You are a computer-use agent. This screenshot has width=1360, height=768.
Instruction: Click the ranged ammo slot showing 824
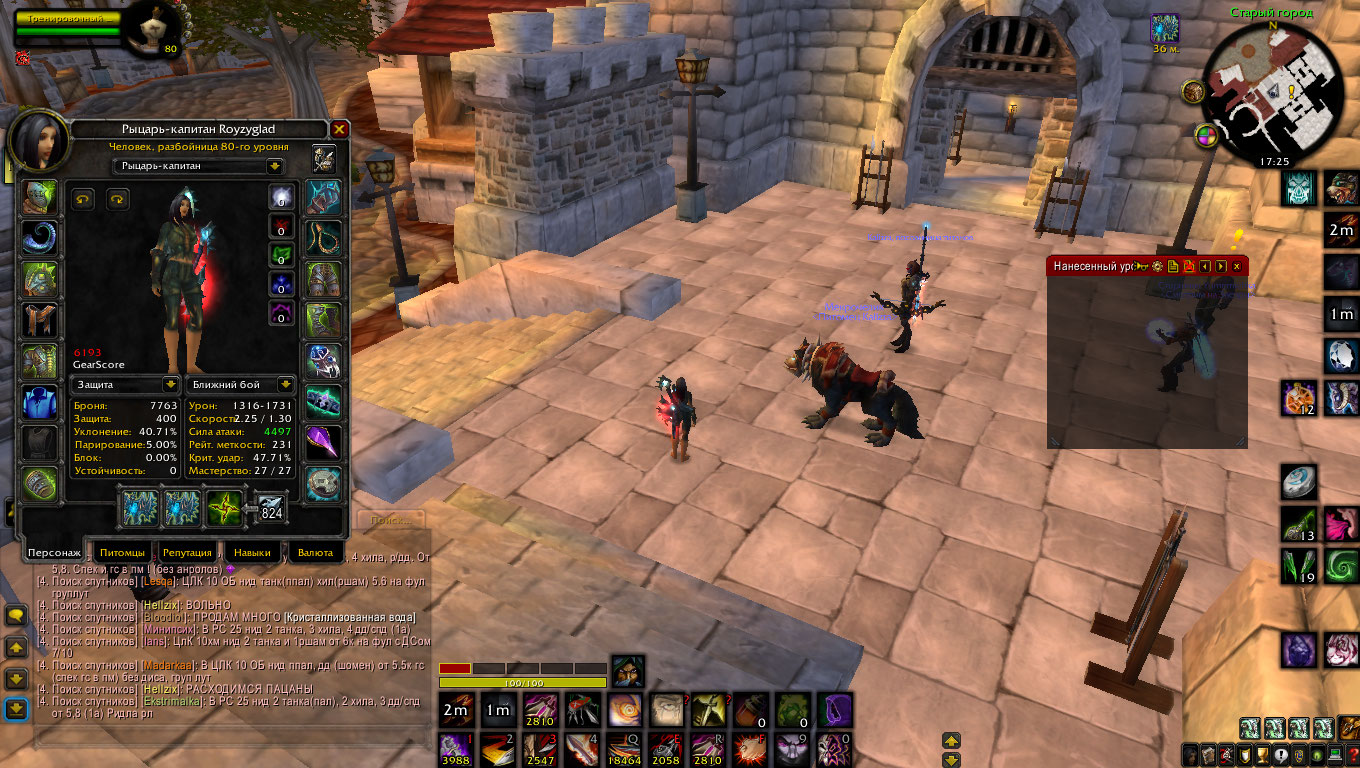(x=271, y=508)
